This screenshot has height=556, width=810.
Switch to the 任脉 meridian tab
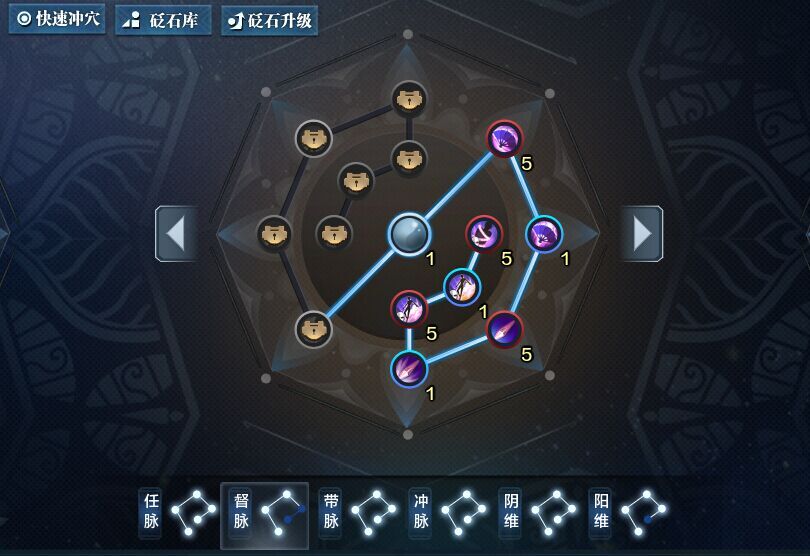pyautogui.click(x=178, y=514)
